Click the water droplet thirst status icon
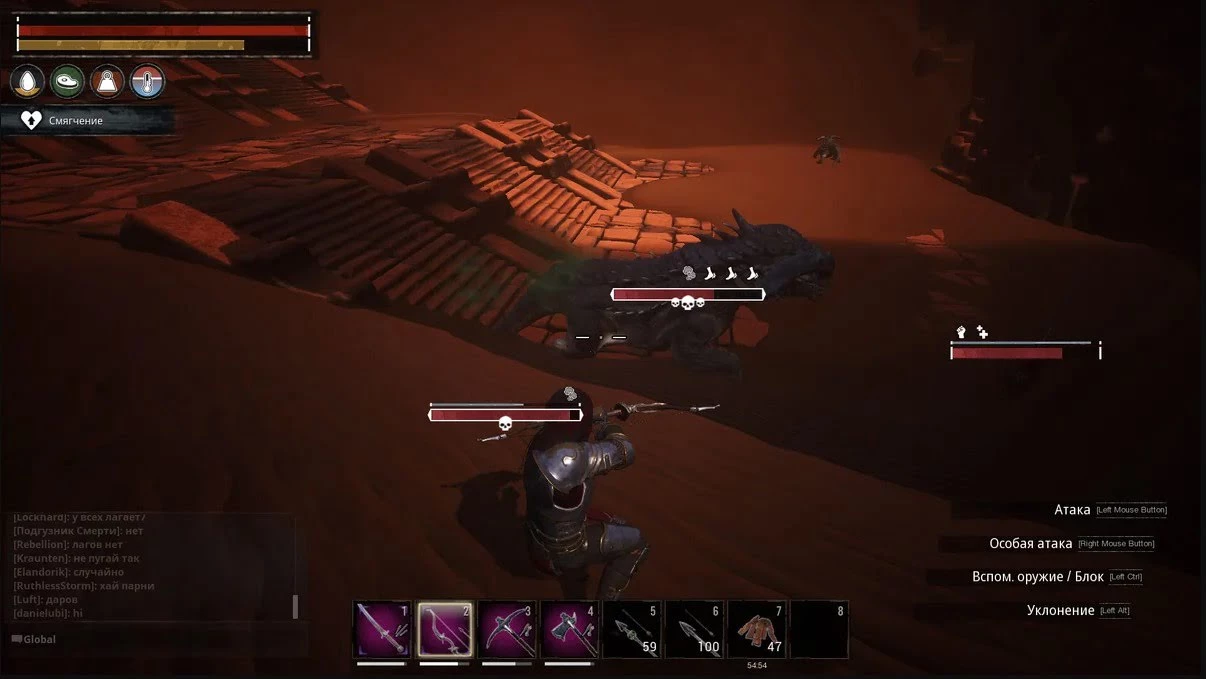The image size is (1206, 679). [x=27, y=81]
